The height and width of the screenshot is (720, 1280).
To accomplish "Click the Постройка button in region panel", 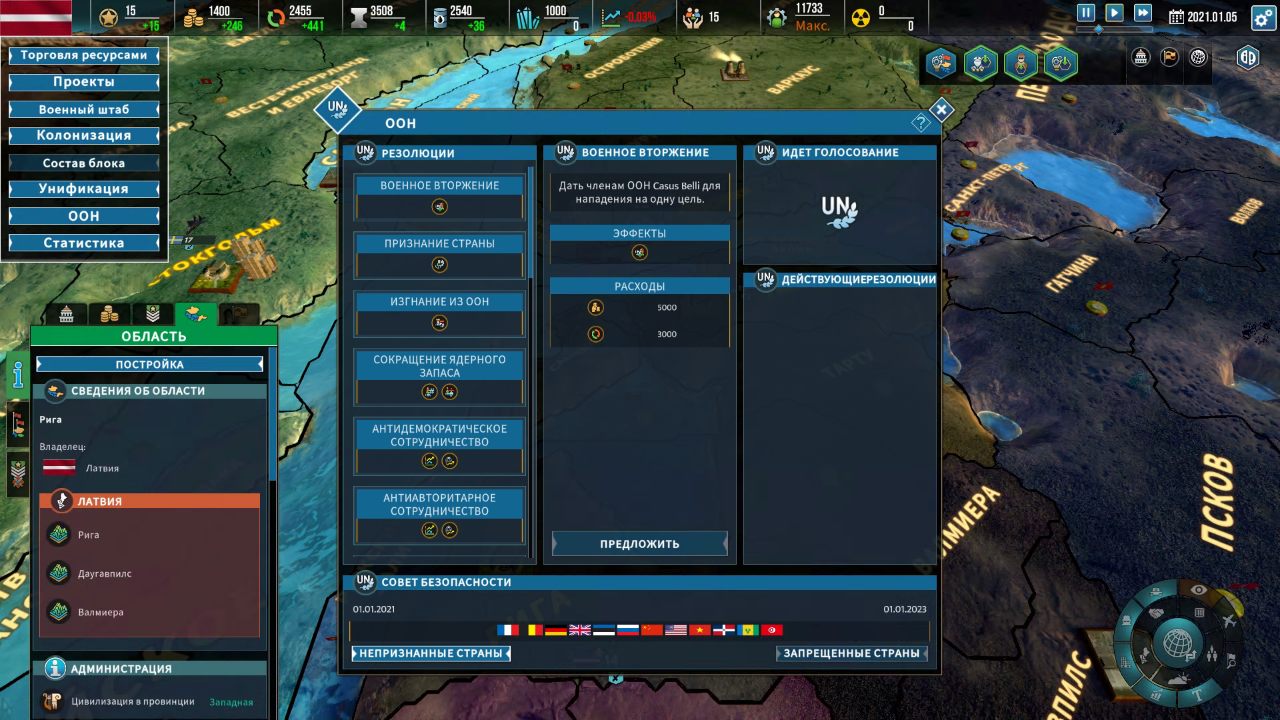I will point(150,365).
